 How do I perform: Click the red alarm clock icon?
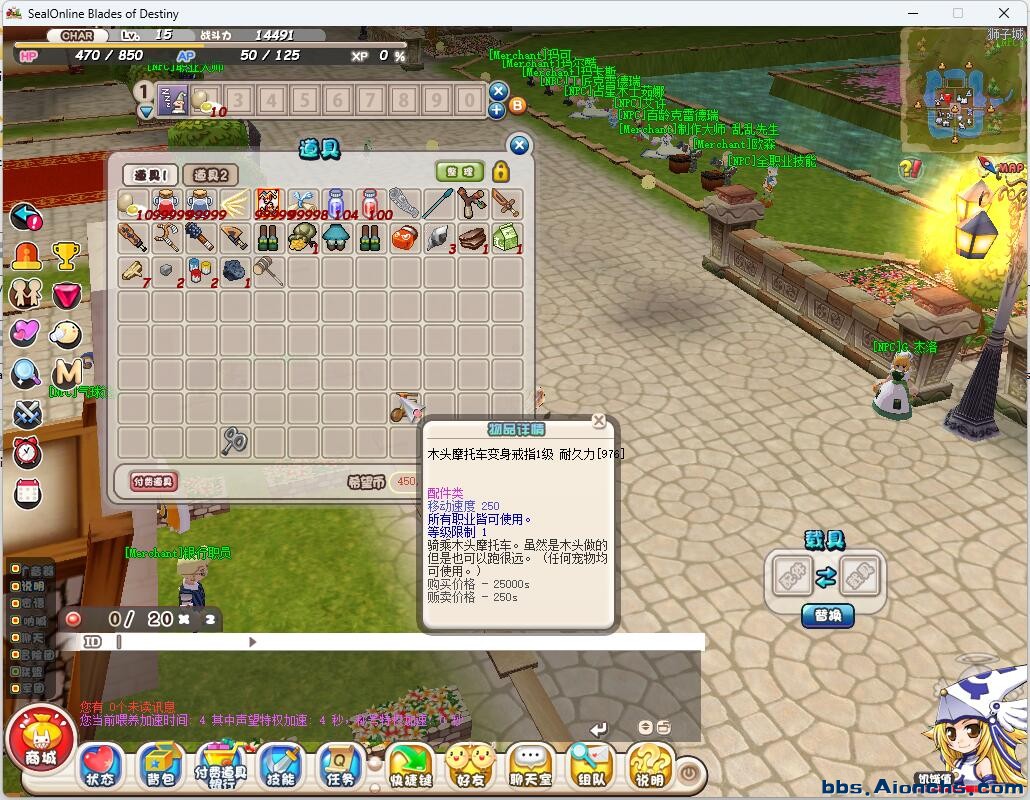[27, 453]
